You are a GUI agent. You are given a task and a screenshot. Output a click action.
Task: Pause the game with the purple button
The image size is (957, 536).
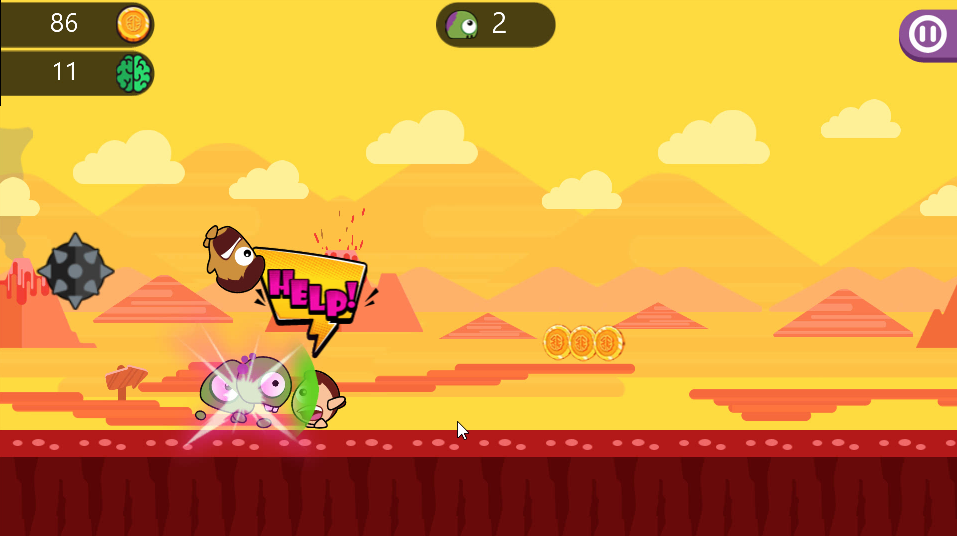coord(927,35)
